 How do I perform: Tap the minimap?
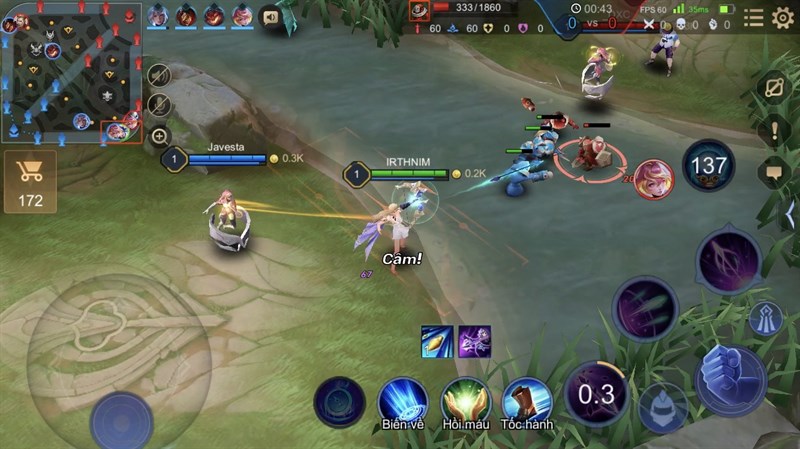click(72, 72)
